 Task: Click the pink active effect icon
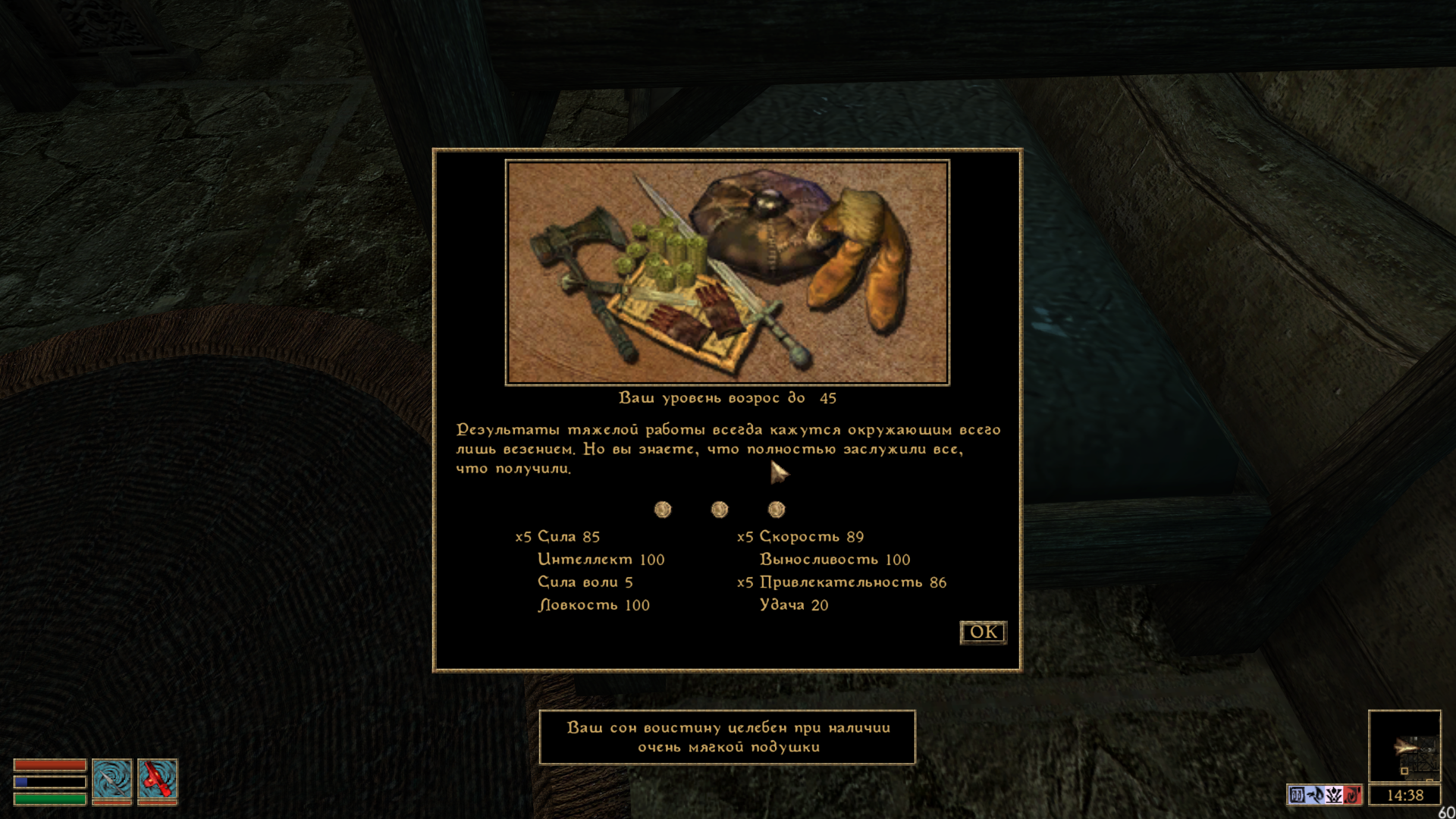[1334, 795]
